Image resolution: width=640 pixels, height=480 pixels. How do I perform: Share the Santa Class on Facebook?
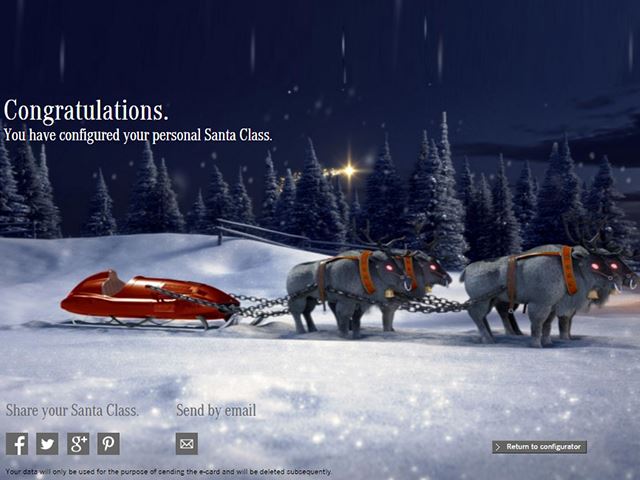tap(17, 444)
